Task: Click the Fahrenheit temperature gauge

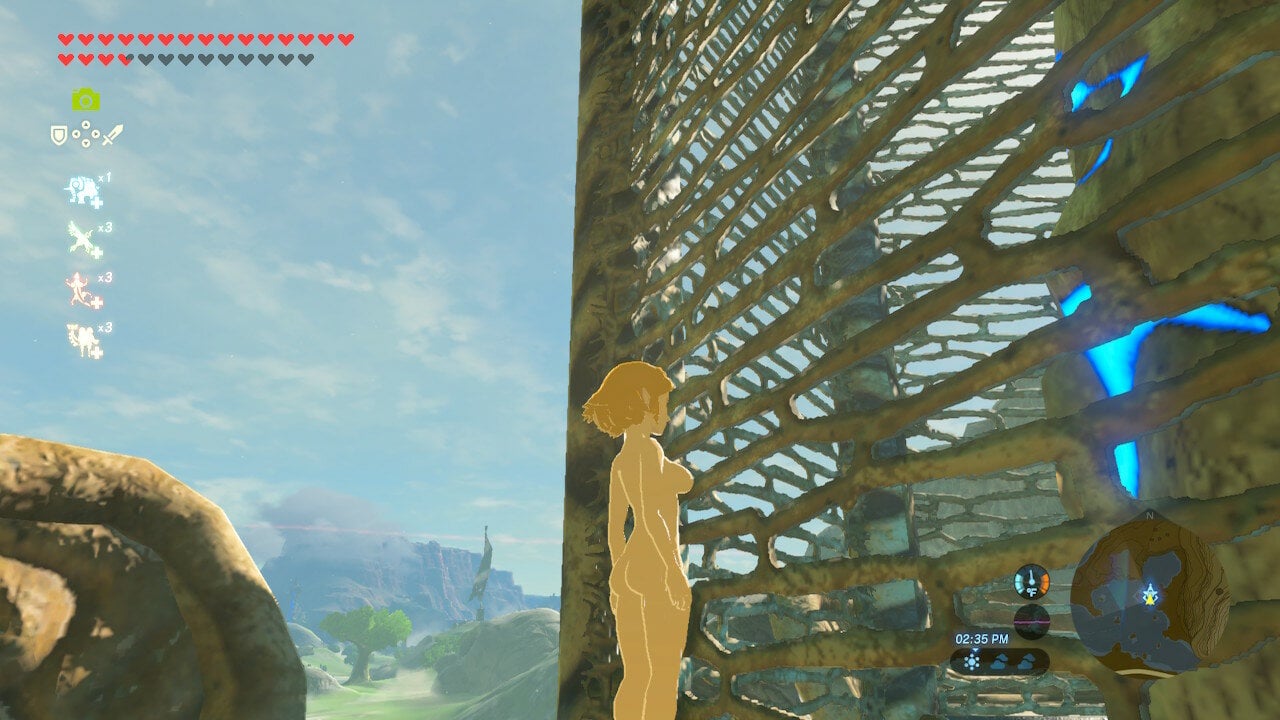Action: tap(1031, 582)
